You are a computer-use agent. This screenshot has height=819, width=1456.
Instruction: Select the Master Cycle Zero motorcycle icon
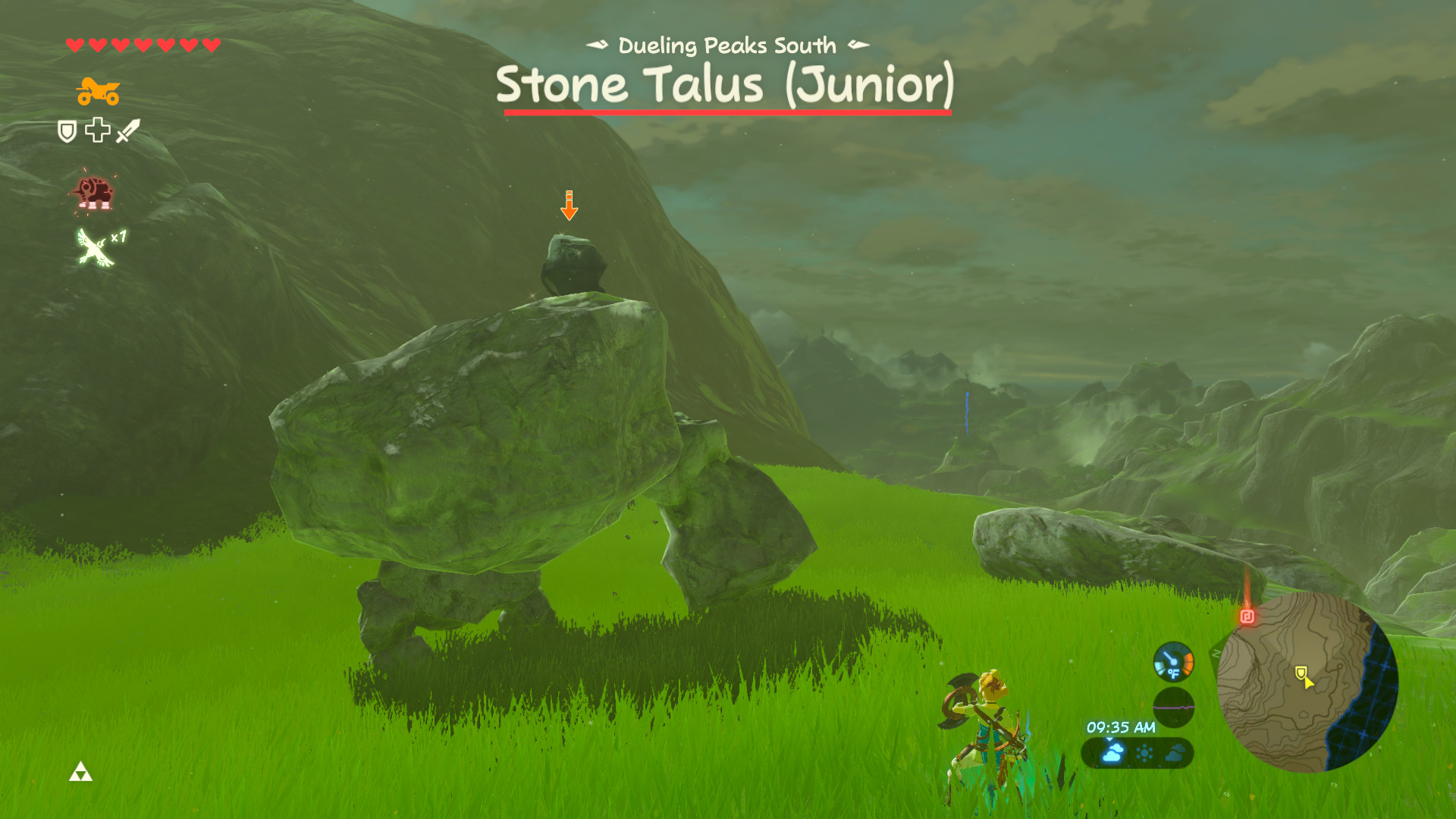tap(99, 91)
